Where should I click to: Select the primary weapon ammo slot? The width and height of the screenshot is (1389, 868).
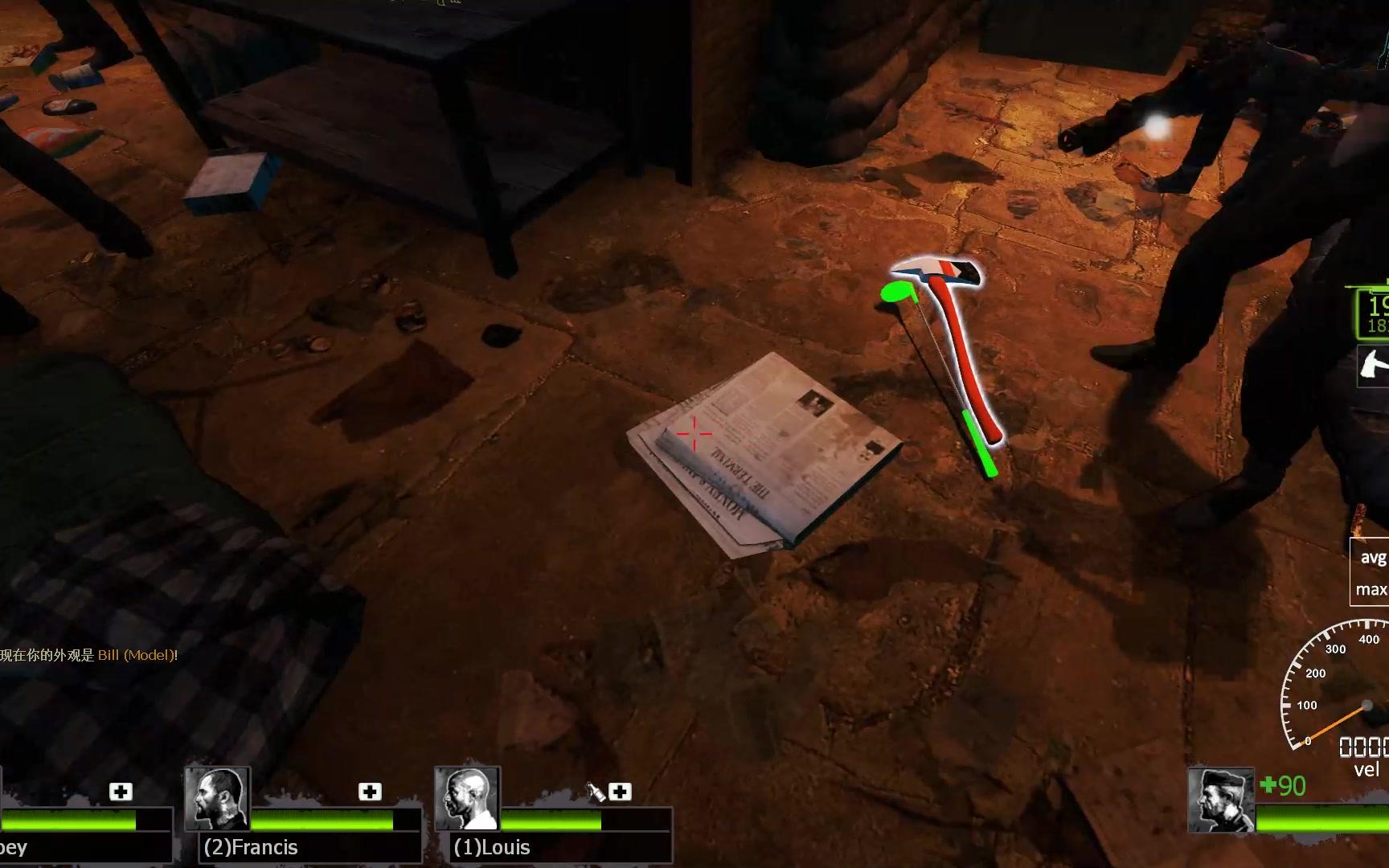pyautogui.click(x=1373, y=313)
